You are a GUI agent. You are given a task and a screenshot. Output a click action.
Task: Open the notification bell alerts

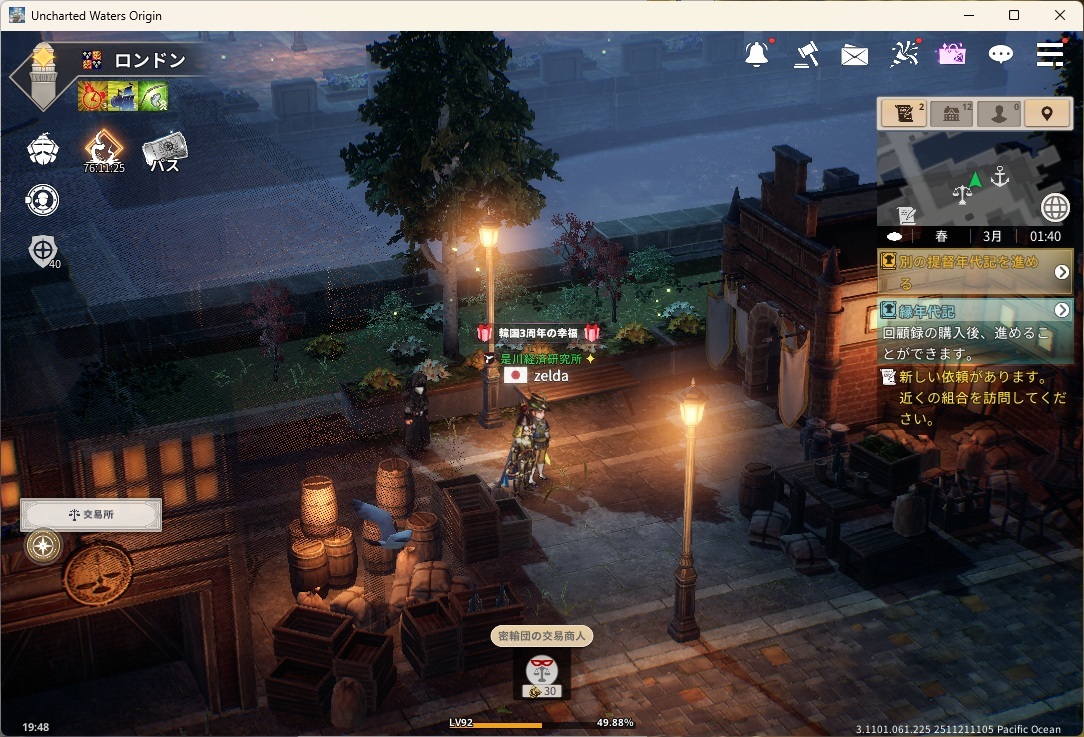pos(757,54)
